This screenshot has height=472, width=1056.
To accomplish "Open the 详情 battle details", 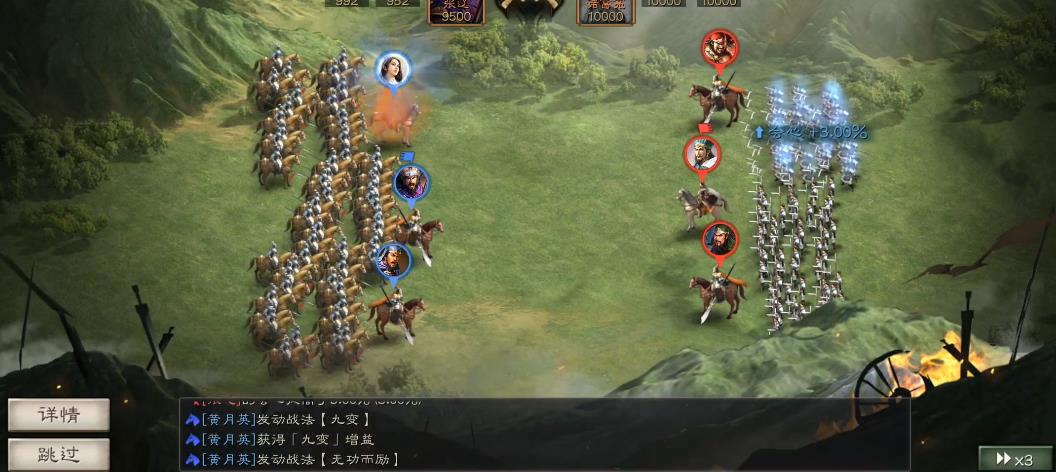I will [x=59, y=415].
